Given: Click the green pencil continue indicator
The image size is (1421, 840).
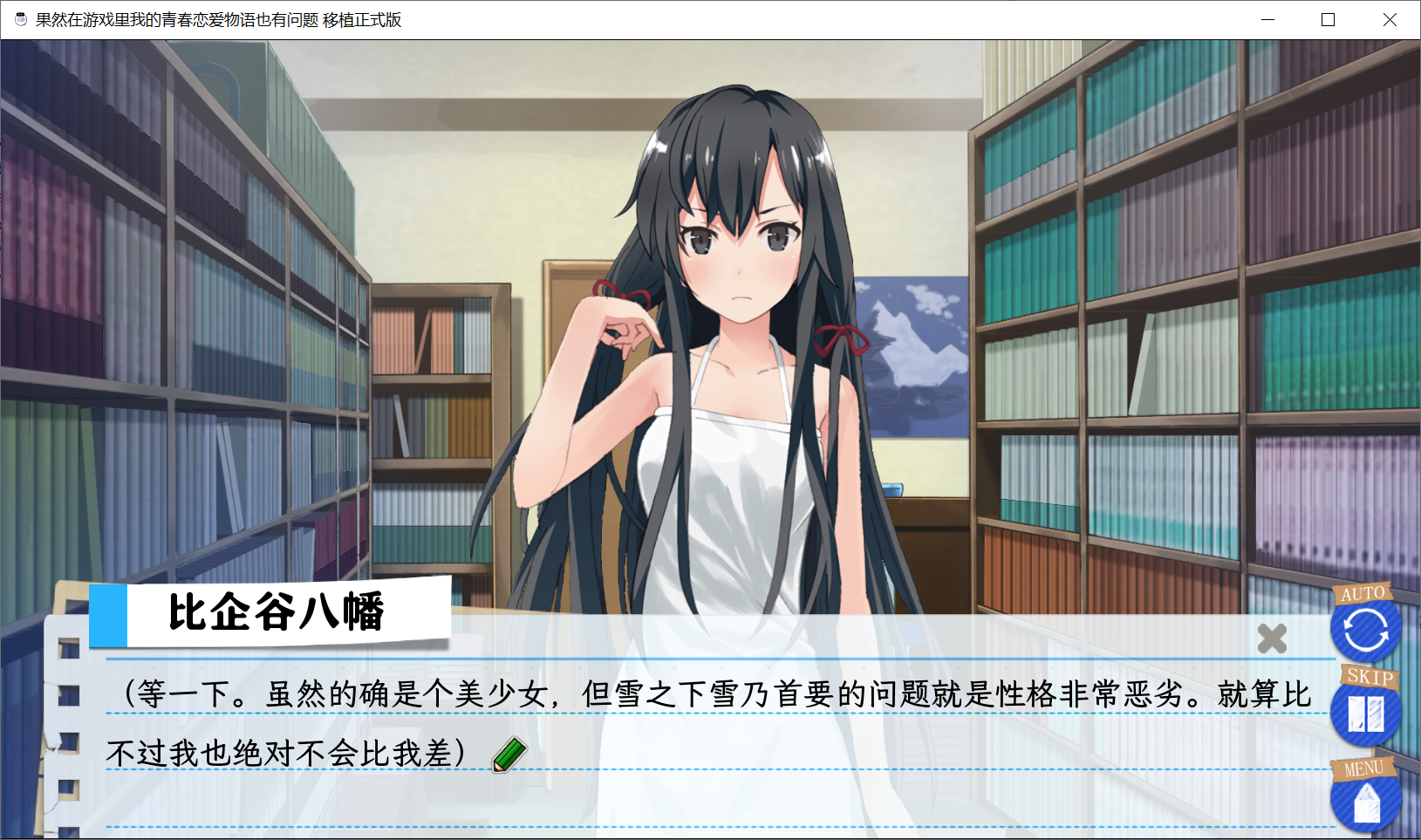Looking at the screenshot, I should click(511, 754).
